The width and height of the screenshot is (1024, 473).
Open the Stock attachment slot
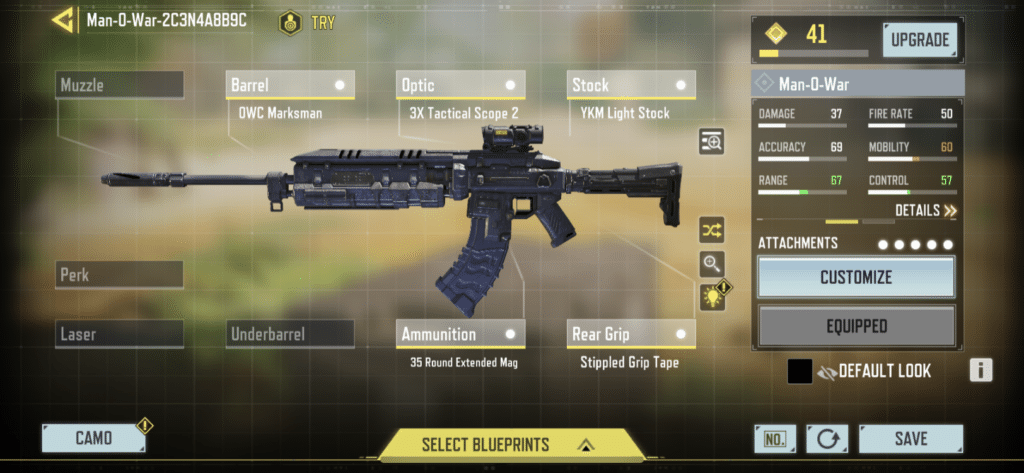(631, 85)
